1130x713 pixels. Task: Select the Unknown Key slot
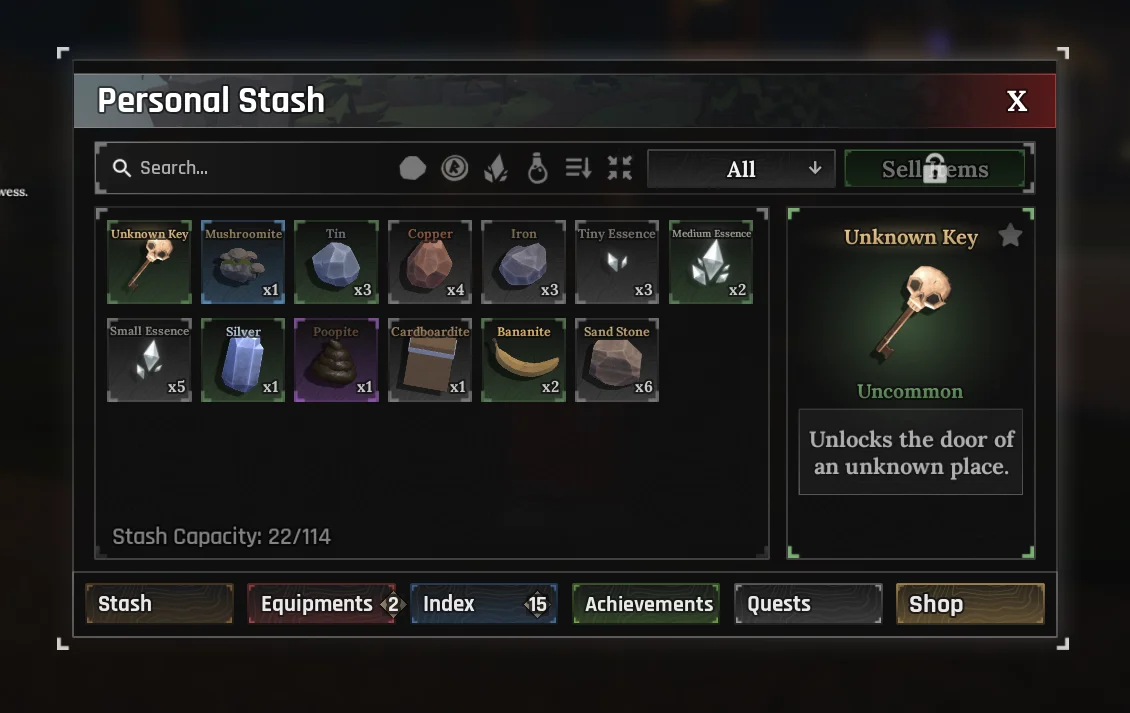[149, 262]
